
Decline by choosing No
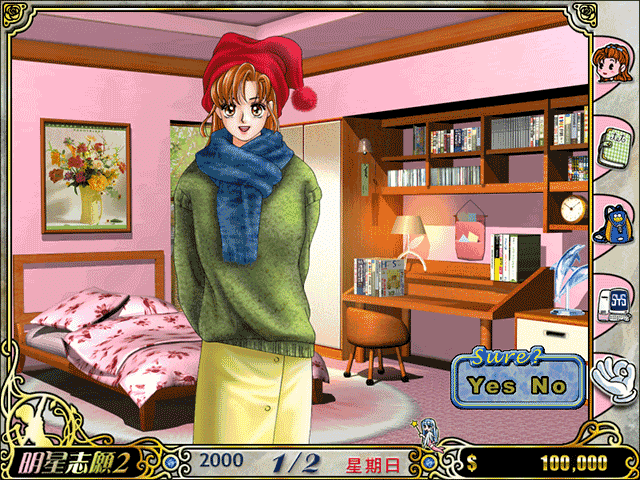[x=547, y=385]
